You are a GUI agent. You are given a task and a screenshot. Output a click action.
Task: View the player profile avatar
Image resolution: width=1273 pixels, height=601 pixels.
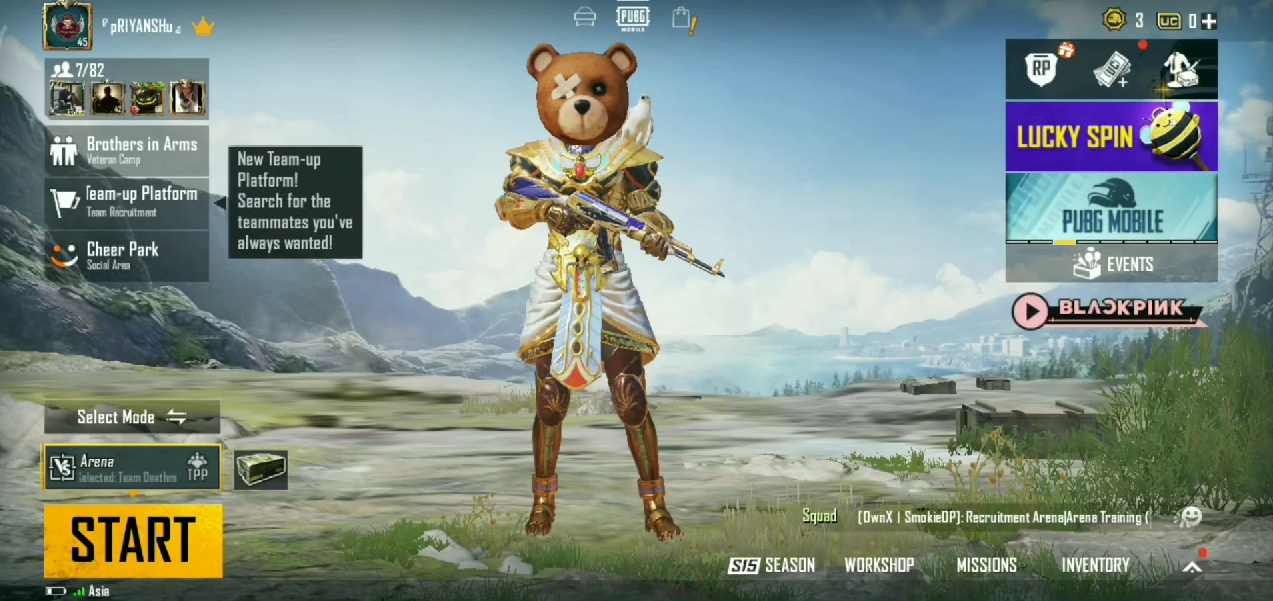67,26
